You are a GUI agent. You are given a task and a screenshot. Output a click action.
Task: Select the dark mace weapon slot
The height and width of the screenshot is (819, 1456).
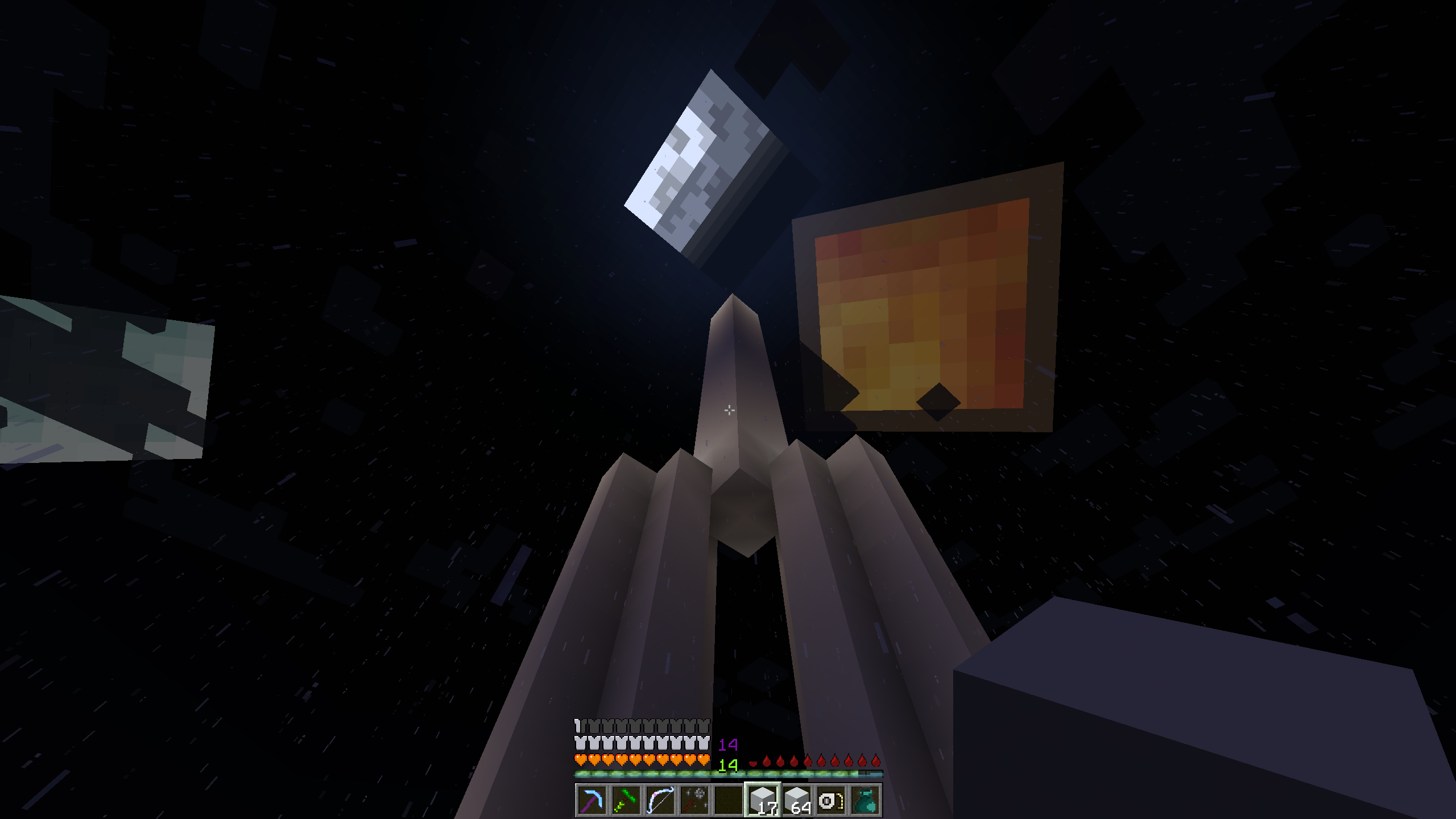tap(694, 801)
